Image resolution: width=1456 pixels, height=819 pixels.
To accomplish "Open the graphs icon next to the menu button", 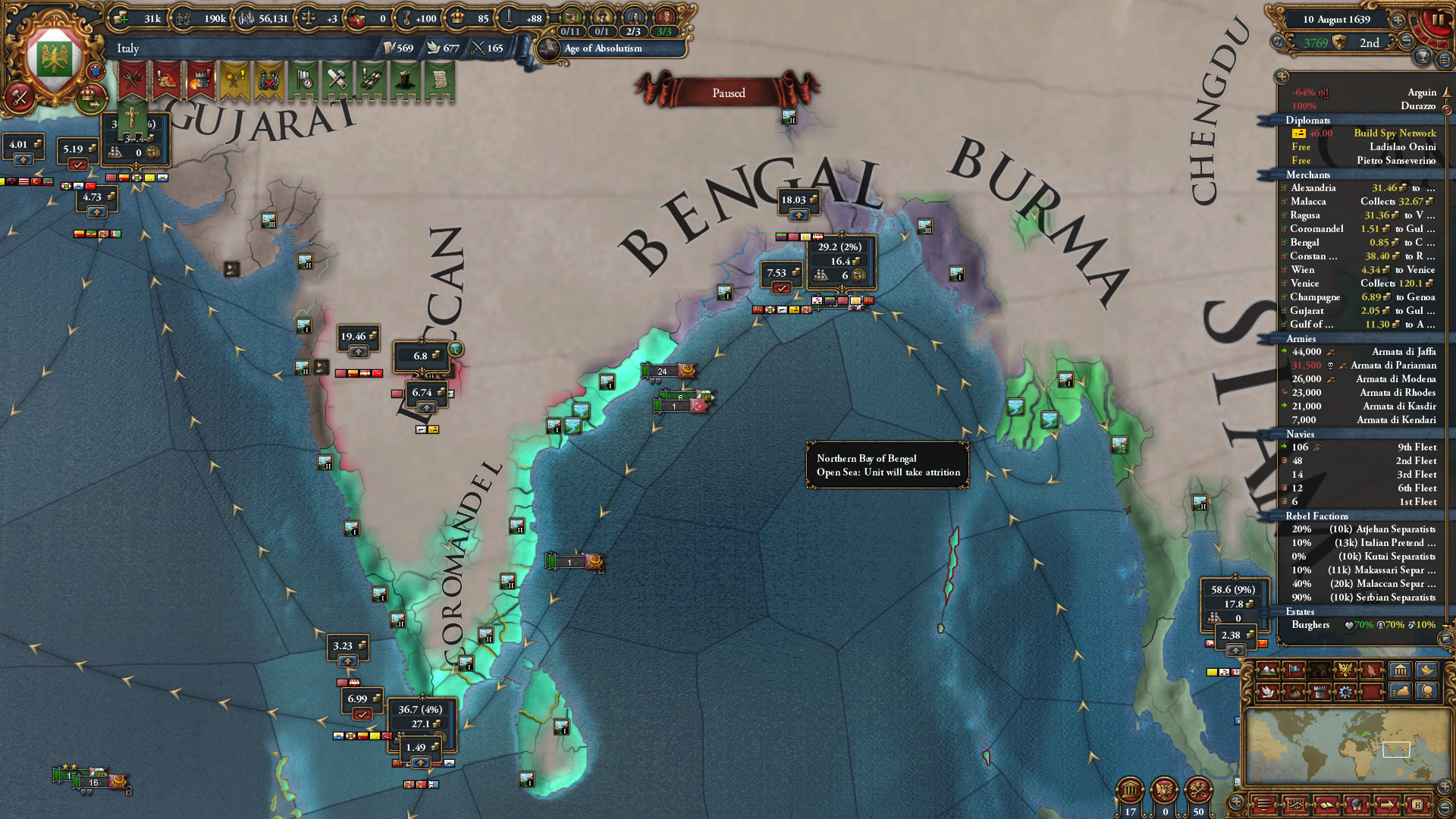I will coord(1294,804).
